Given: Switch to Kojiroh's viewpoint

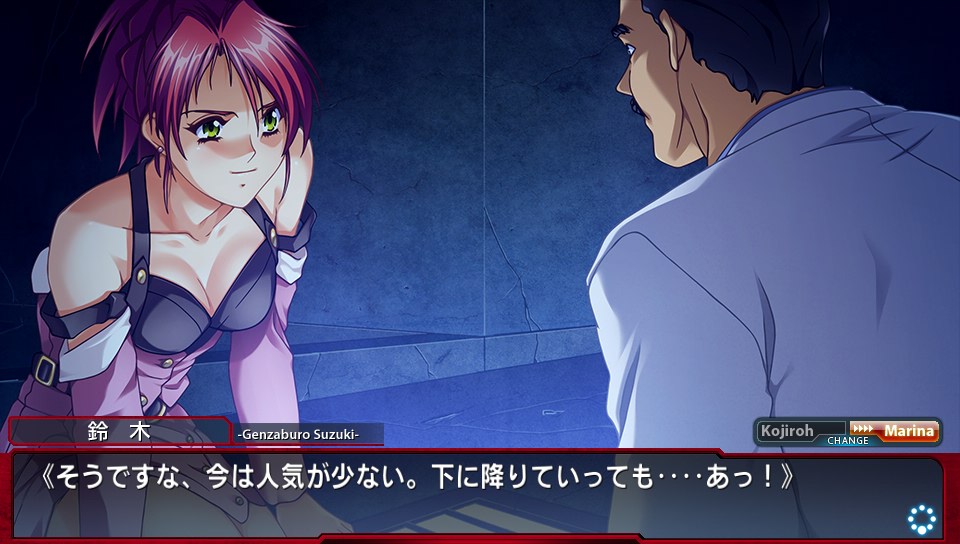Looking at the screenshot, I should (x=788, y=431).
